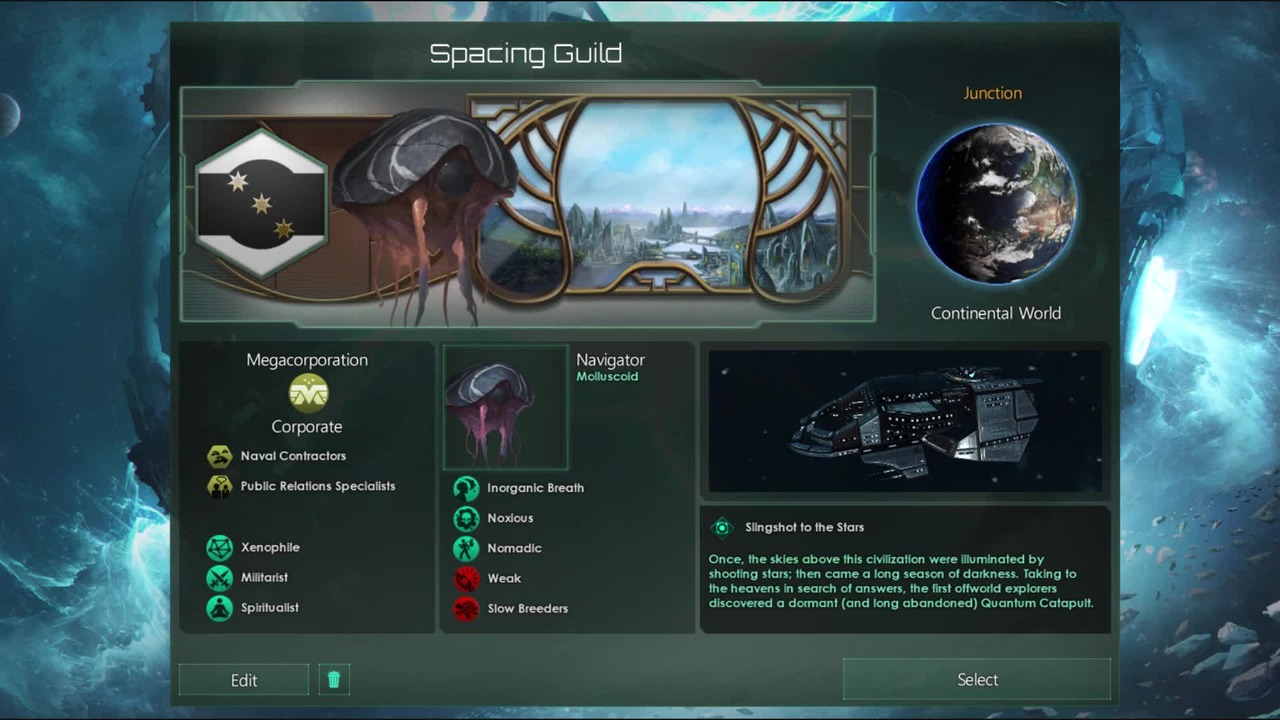
Task: Inspect the Naval Contractors civic icon
Action: 220,457
